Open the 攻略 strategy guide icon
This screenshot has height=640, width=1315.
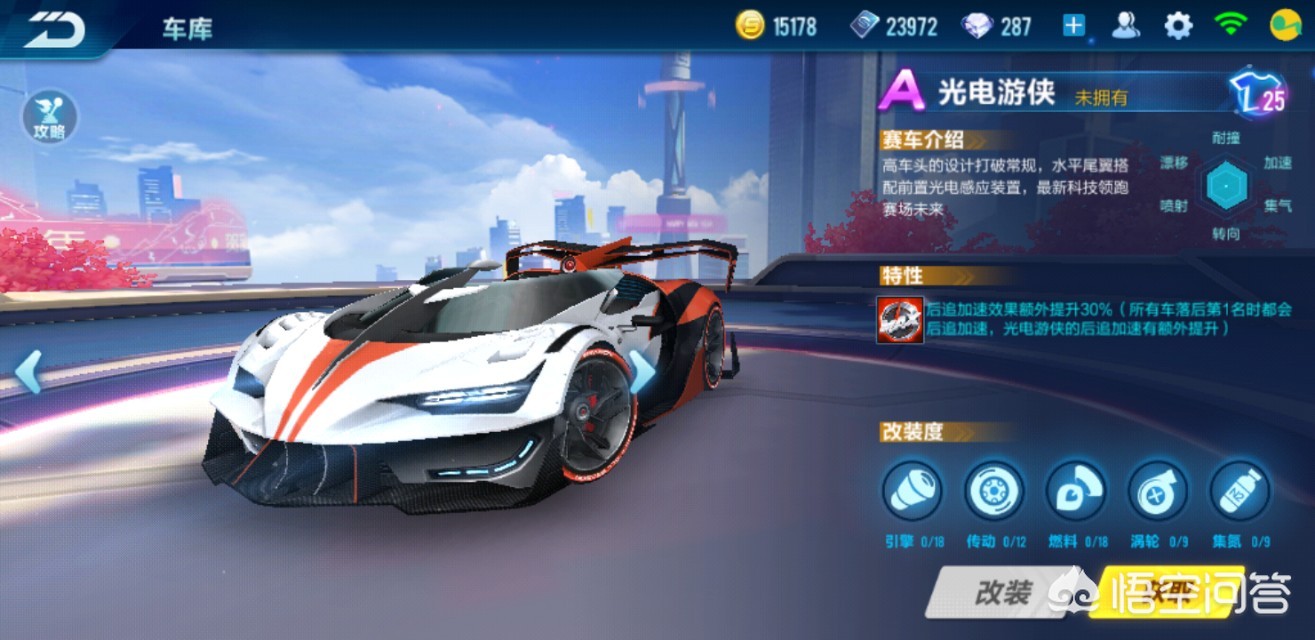point(49,117)
